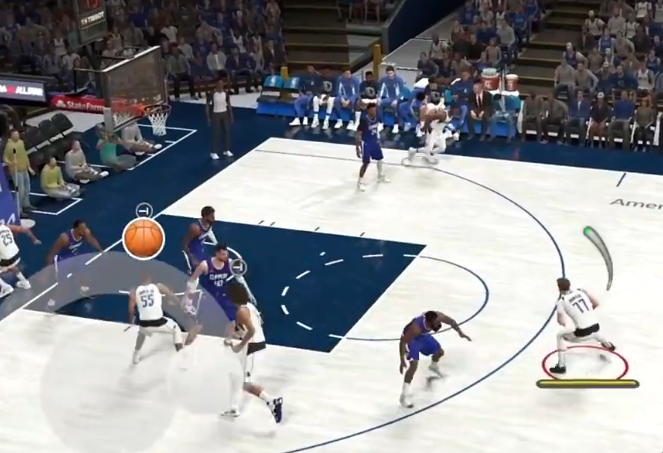Screen dimensions: 663x453
Task: Tap the basketball icon above the players
Action: pyautogui.click(x=143, y=239)
